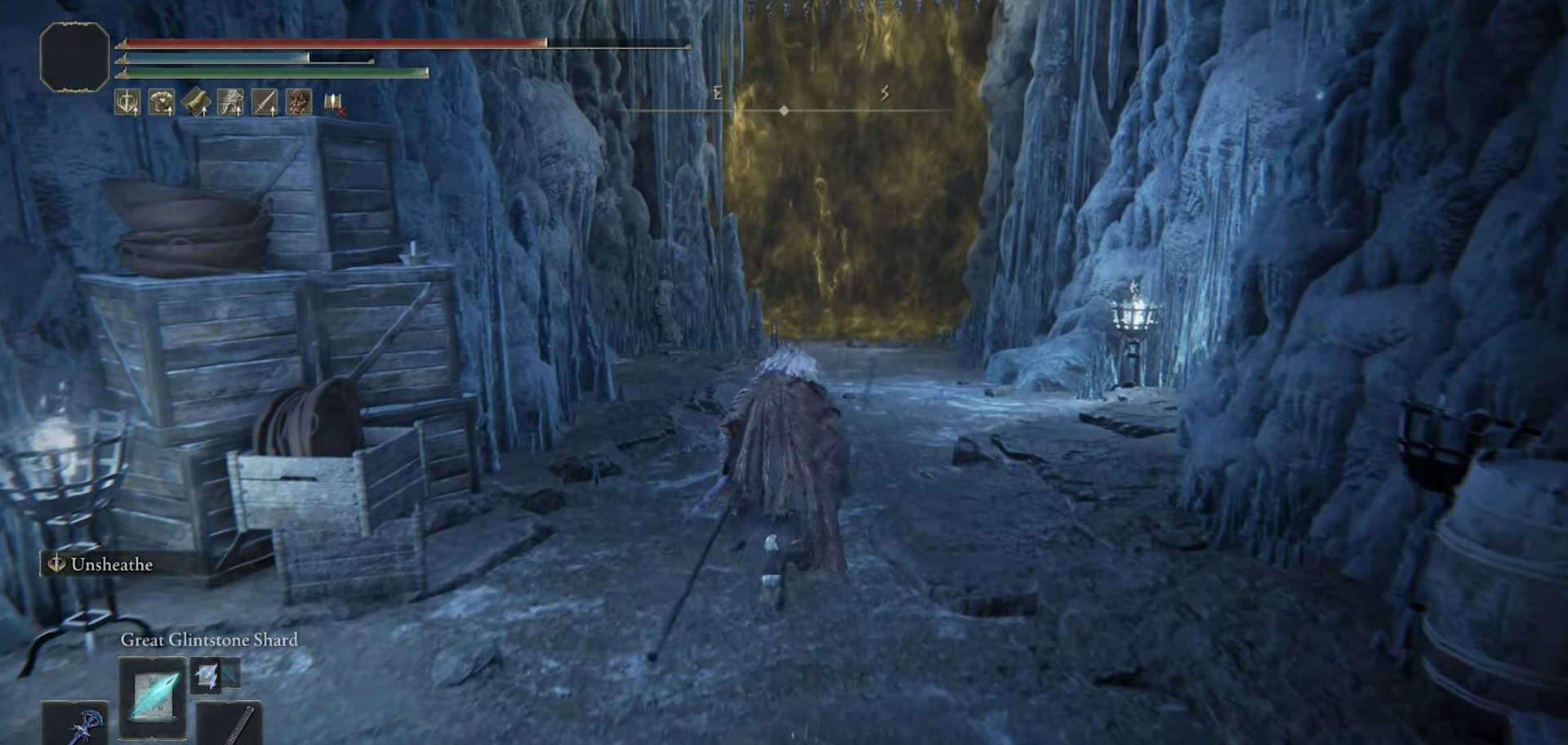
Task: Select the chest armor buff status icon
Action: tap(162, 102)
